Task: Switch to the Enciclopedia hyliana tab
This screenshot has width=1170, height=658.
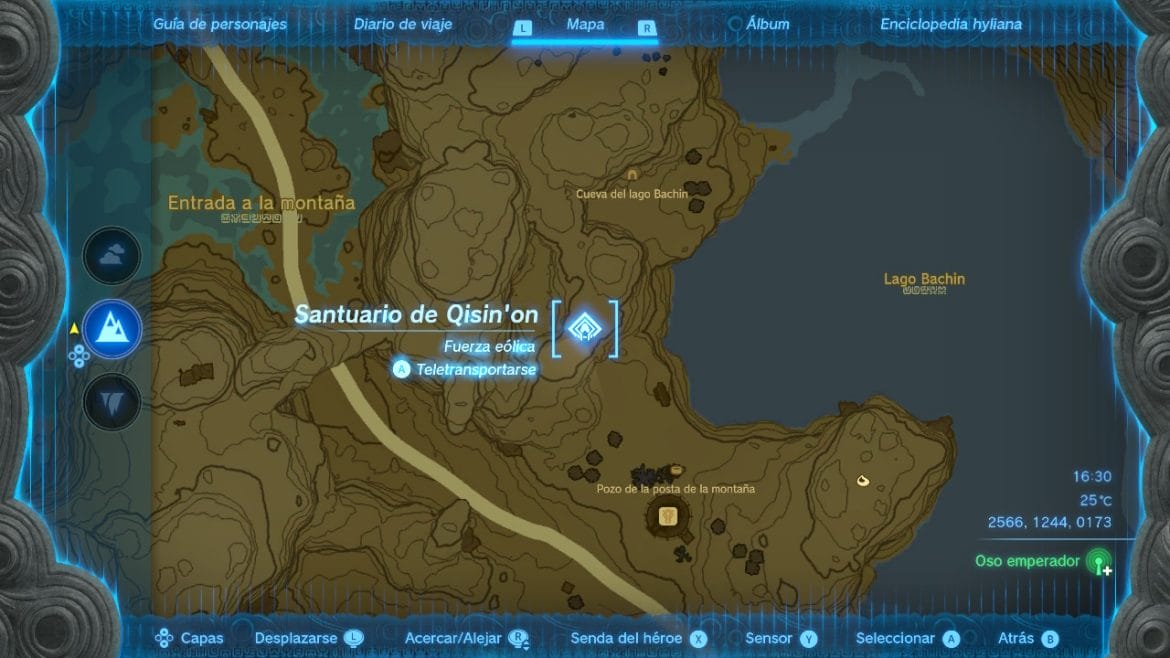Action: tap(950, 24)
